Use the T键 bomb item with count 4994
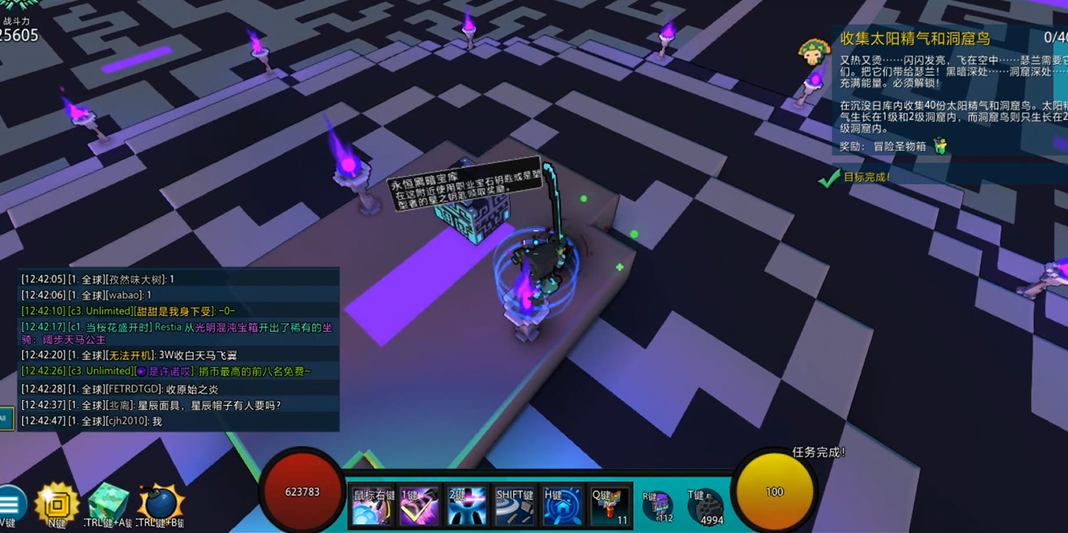This screenshot has width=1068, height=533. click(x=705, y=507)
